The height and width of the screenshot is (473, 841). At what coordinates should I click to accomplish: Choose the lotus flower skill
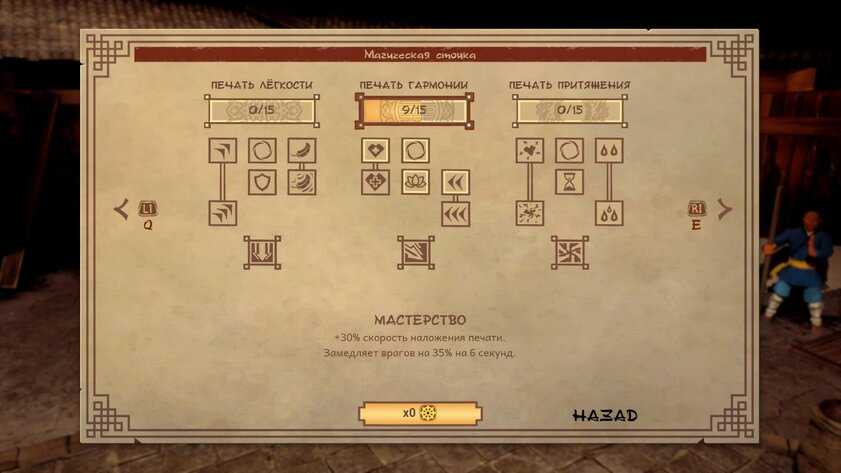tap(415, 182)
